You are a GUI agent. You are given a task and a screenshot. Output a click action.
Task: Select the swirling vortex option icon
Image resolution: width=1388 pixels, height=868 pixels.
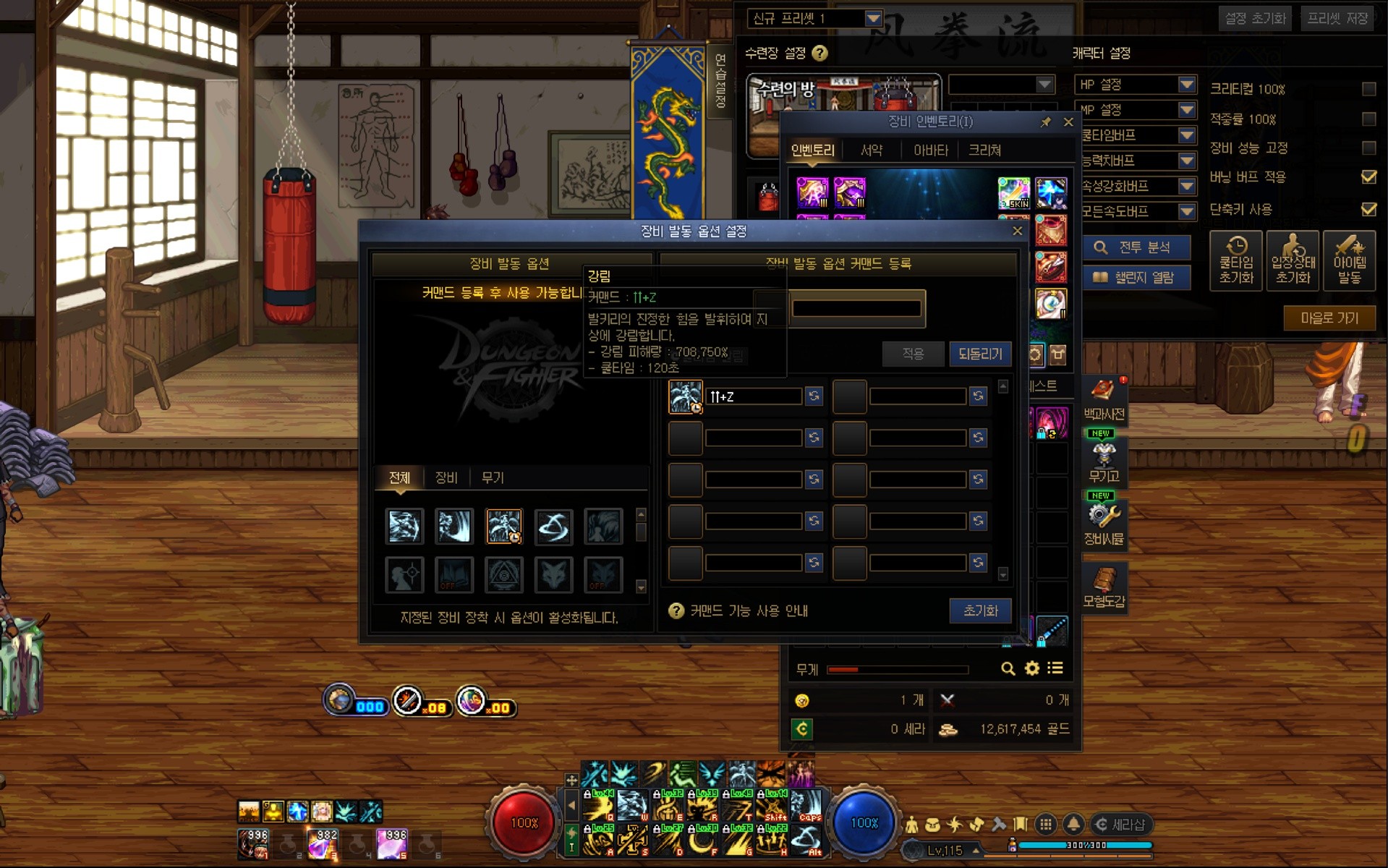(553, 526)
